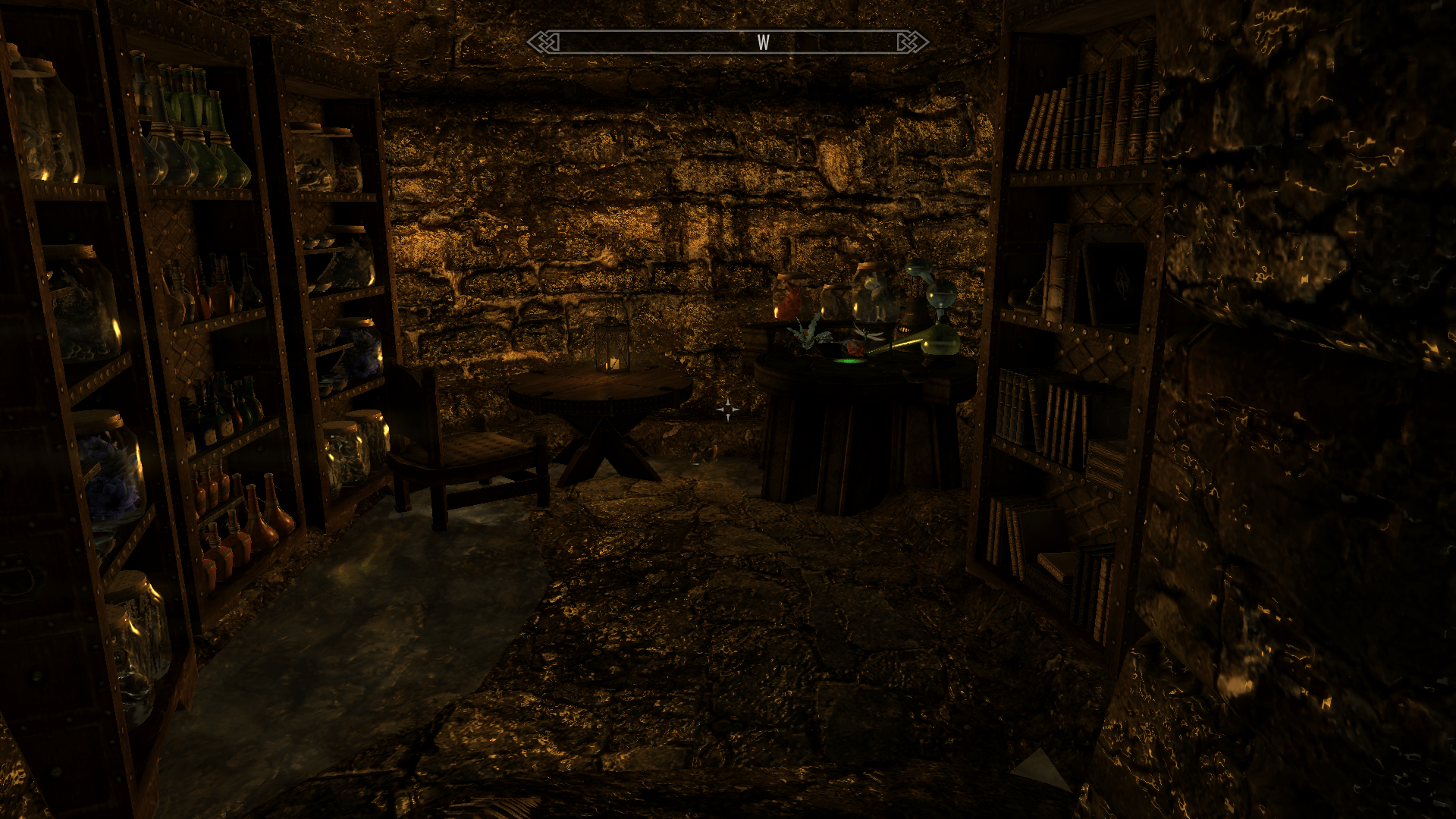The height and width of the screenshot is (819, 1456).
Task: Click the compass bar showing W
Action: coord(728,42)
